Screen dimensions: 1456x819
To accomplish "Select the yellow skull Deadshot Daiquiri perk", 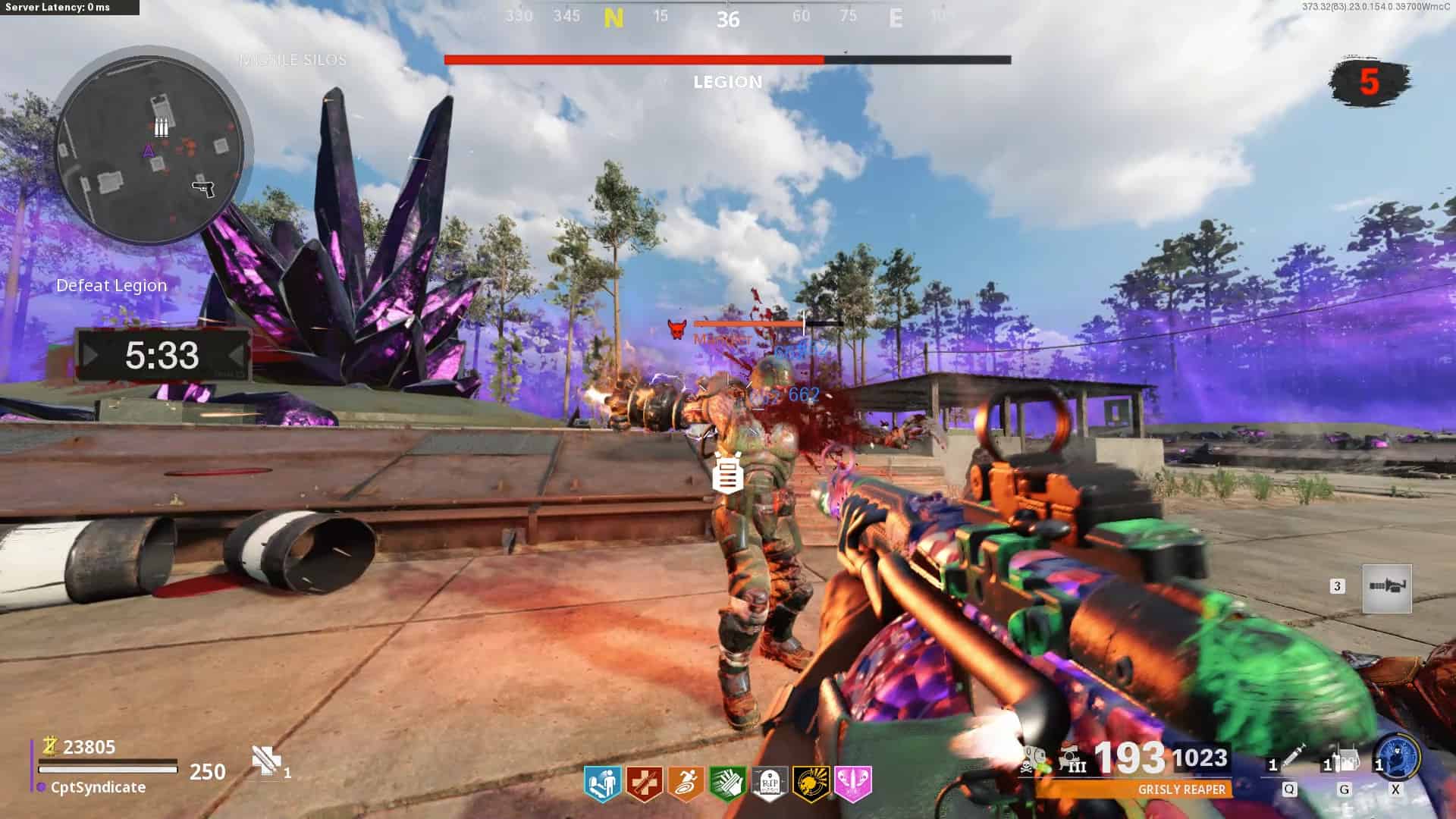I will point(811,783).
